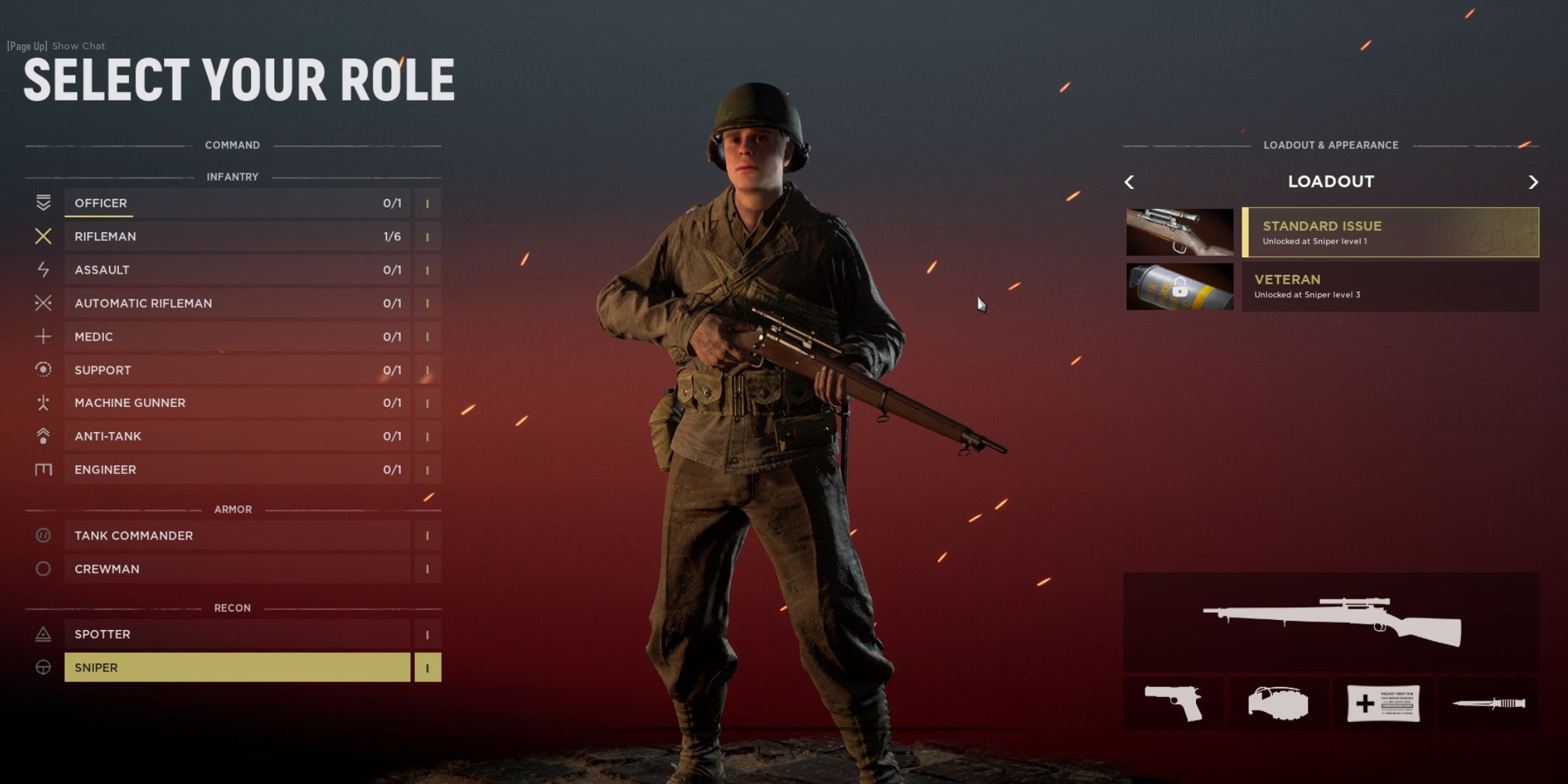Click the sniper rifle scope thumbnail

click(x=1180, y=232)
